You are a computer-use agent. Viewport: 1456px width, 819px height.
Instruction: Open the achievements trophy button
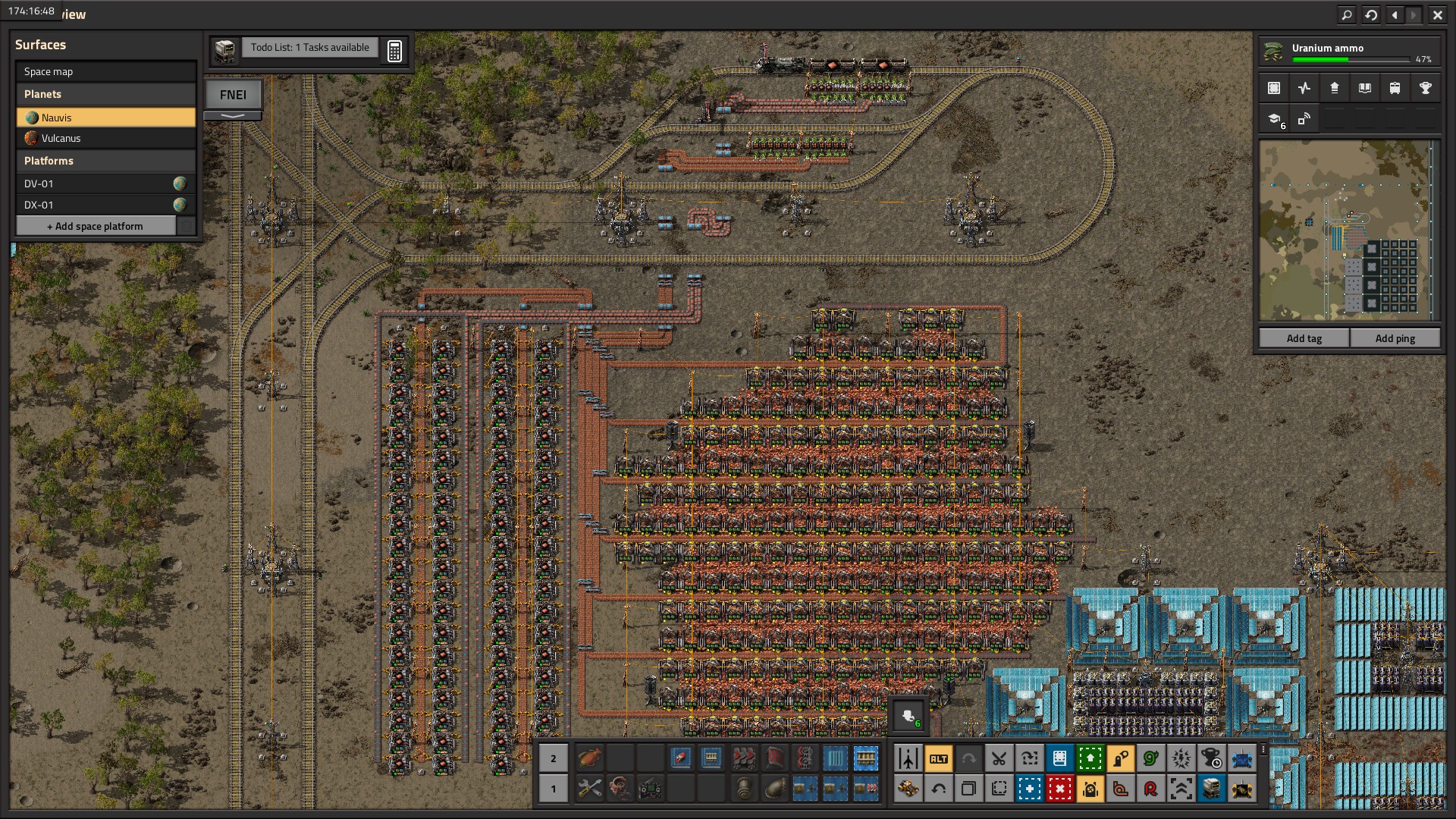pos(1425,88)
